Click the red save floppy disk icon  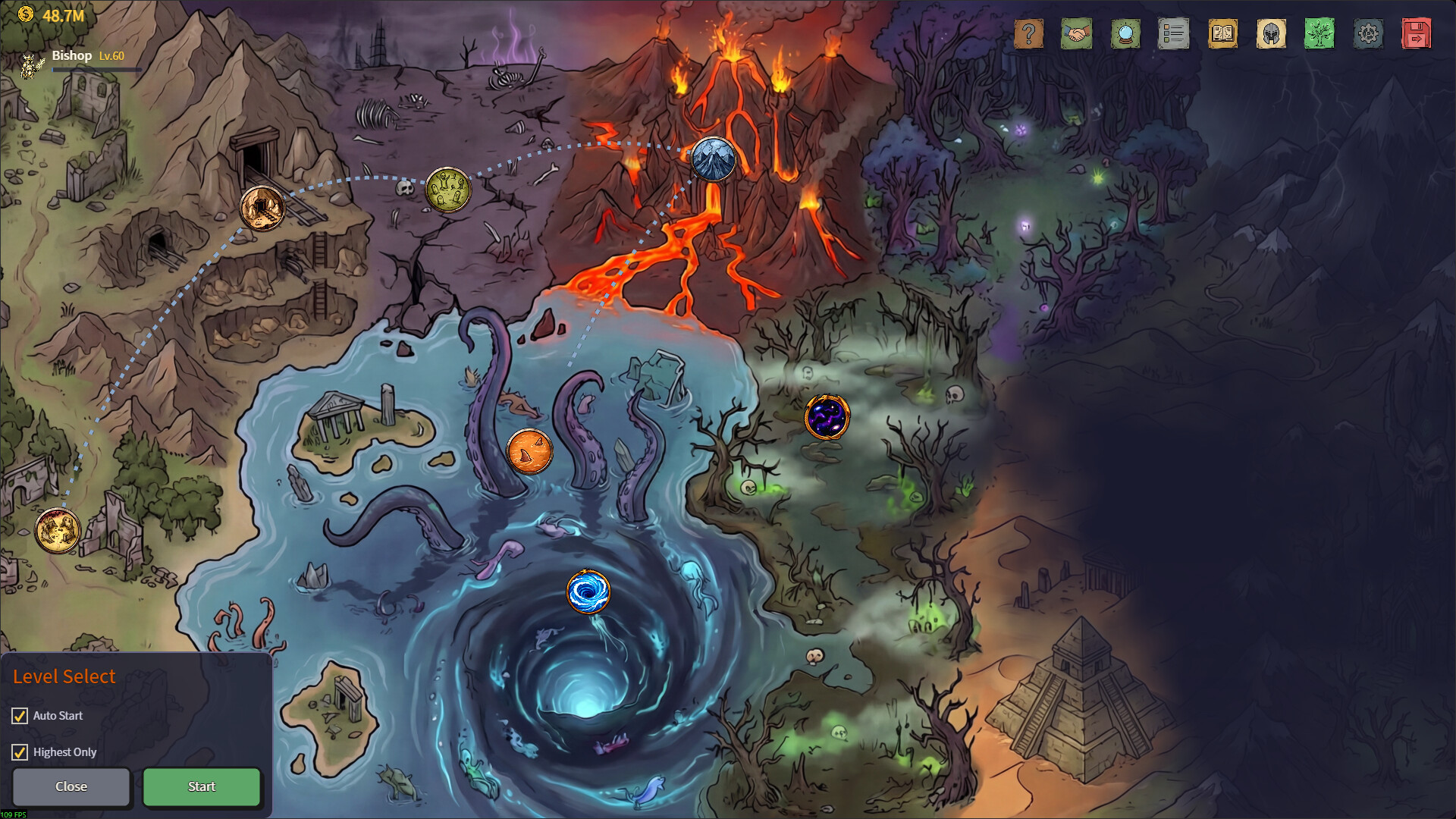point(1417,33)
